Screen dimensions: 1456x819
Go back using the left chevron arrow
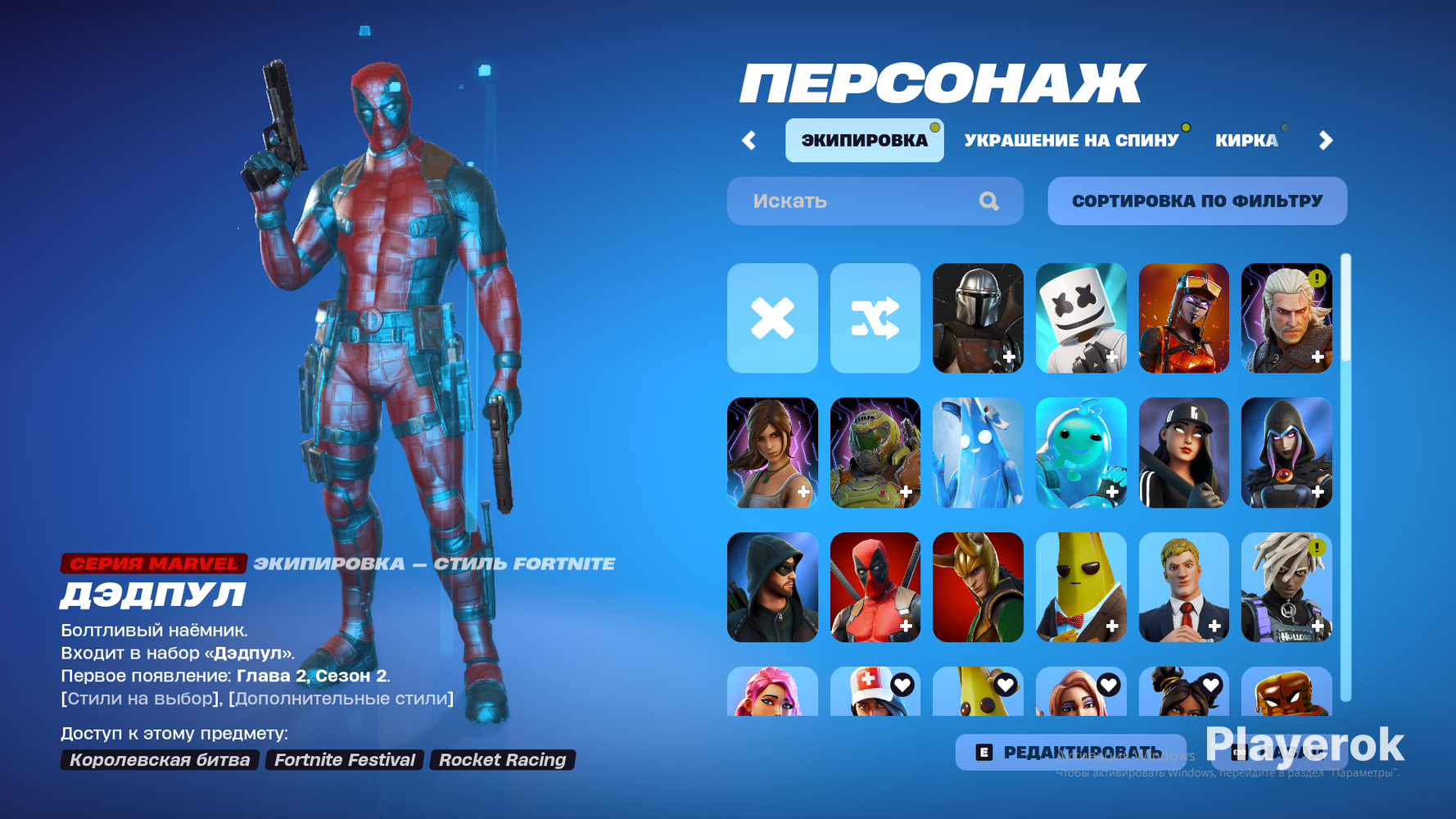tap(748, 139)
